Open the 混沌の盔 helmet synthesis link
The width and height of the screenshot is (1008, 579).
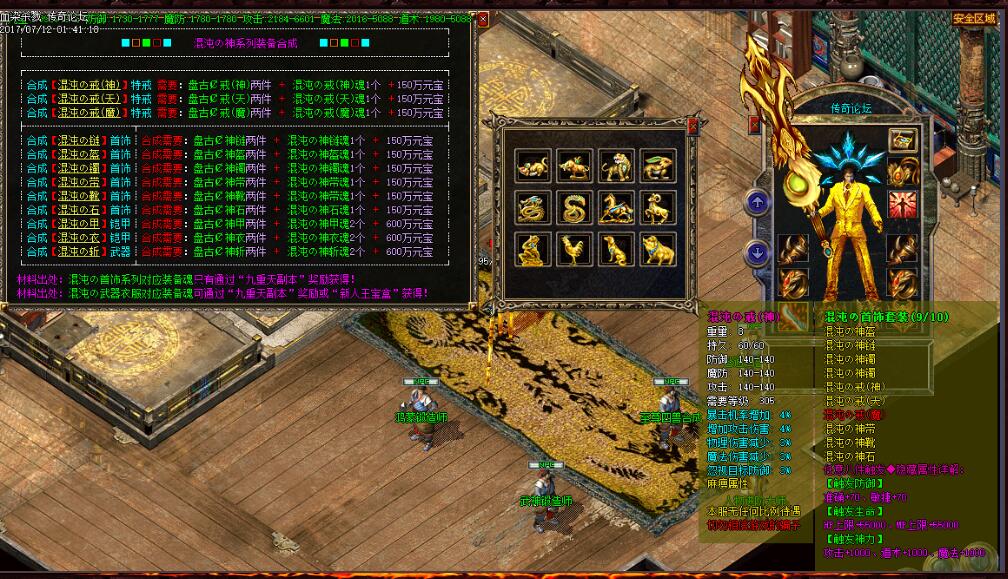click(x=80, y=155)
